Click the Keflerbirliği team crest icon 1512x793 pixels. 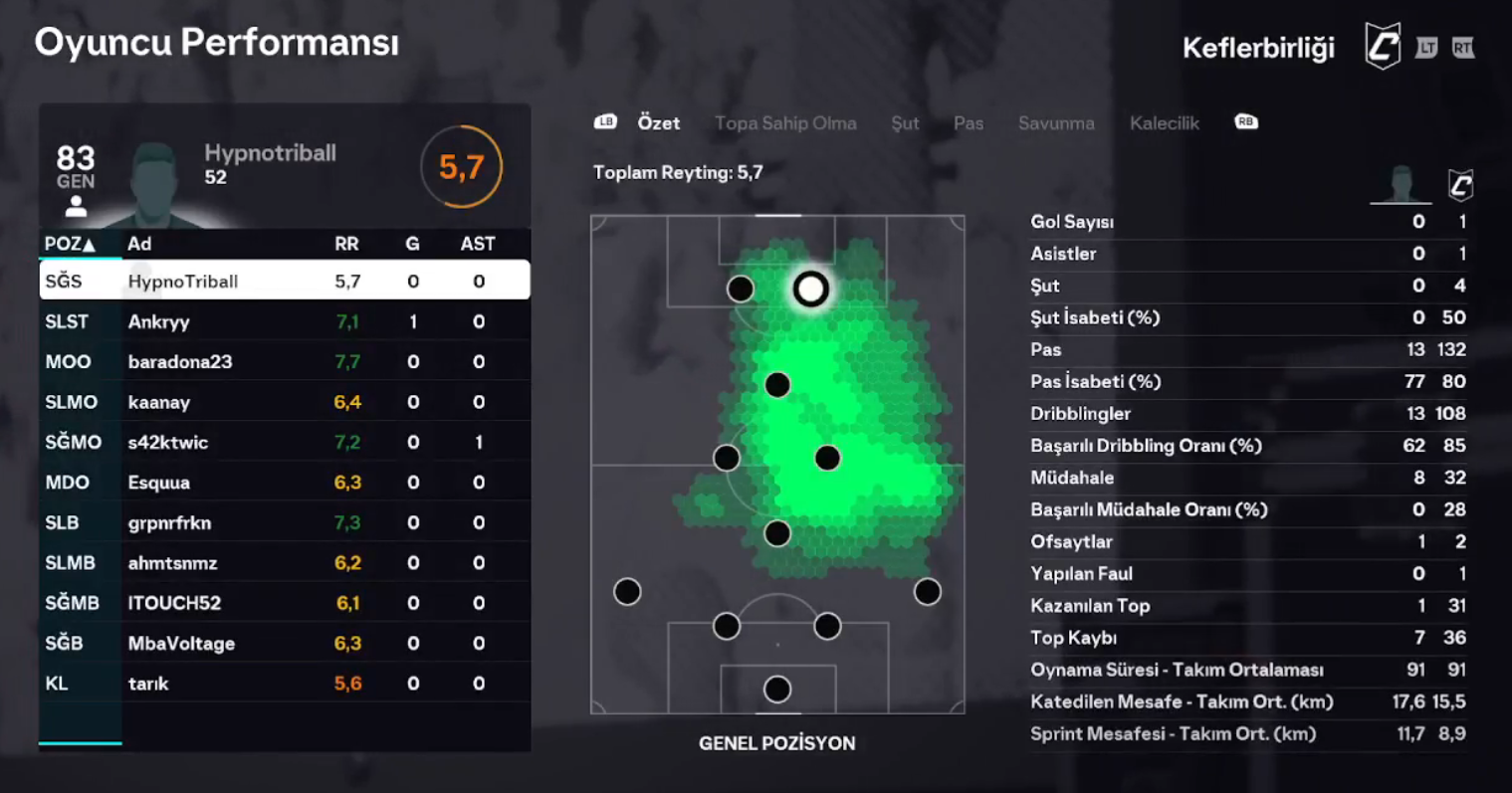tap(1382, 48)
